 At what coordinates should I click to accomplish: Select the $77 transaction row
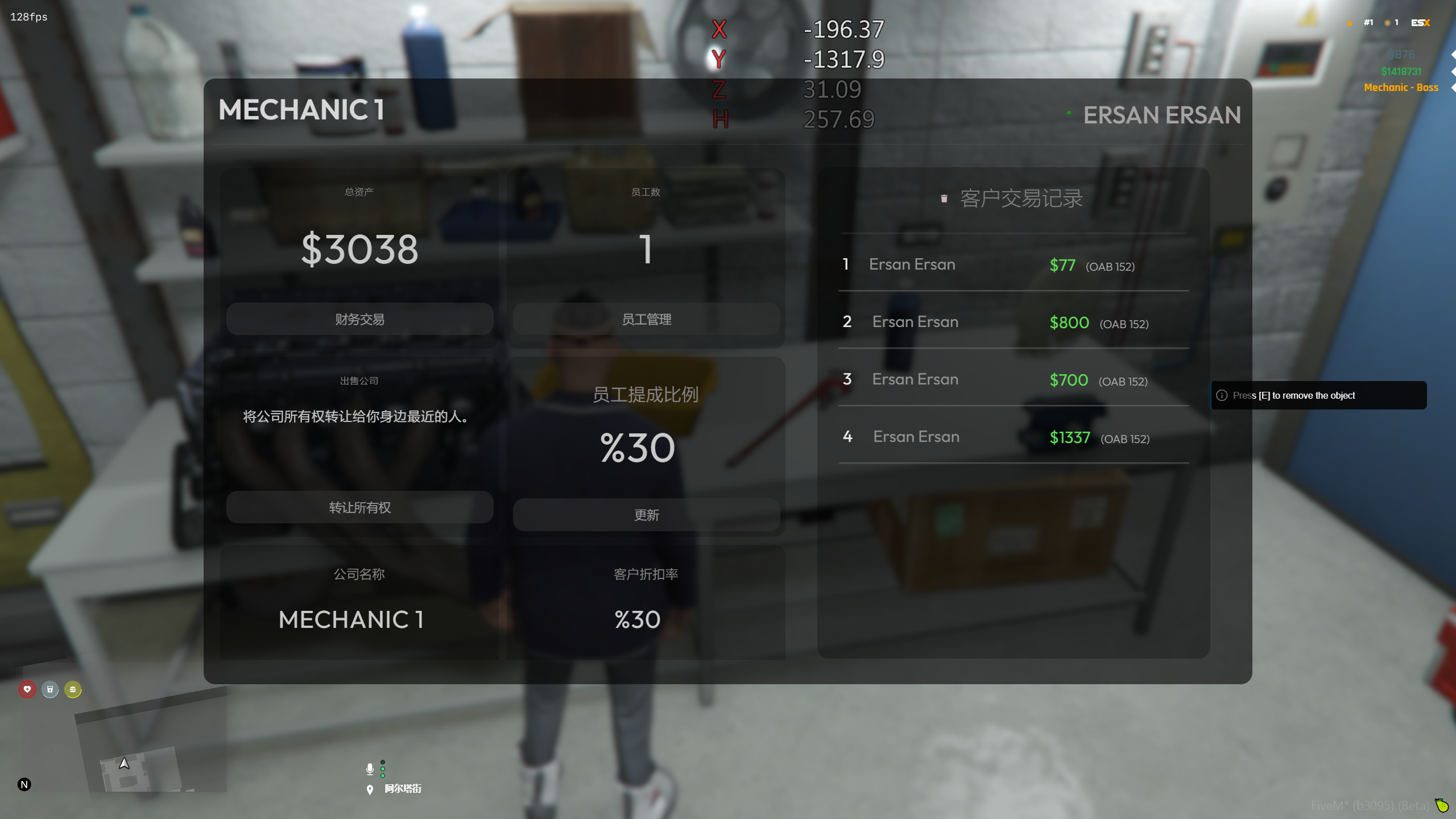pos(1013,264)
